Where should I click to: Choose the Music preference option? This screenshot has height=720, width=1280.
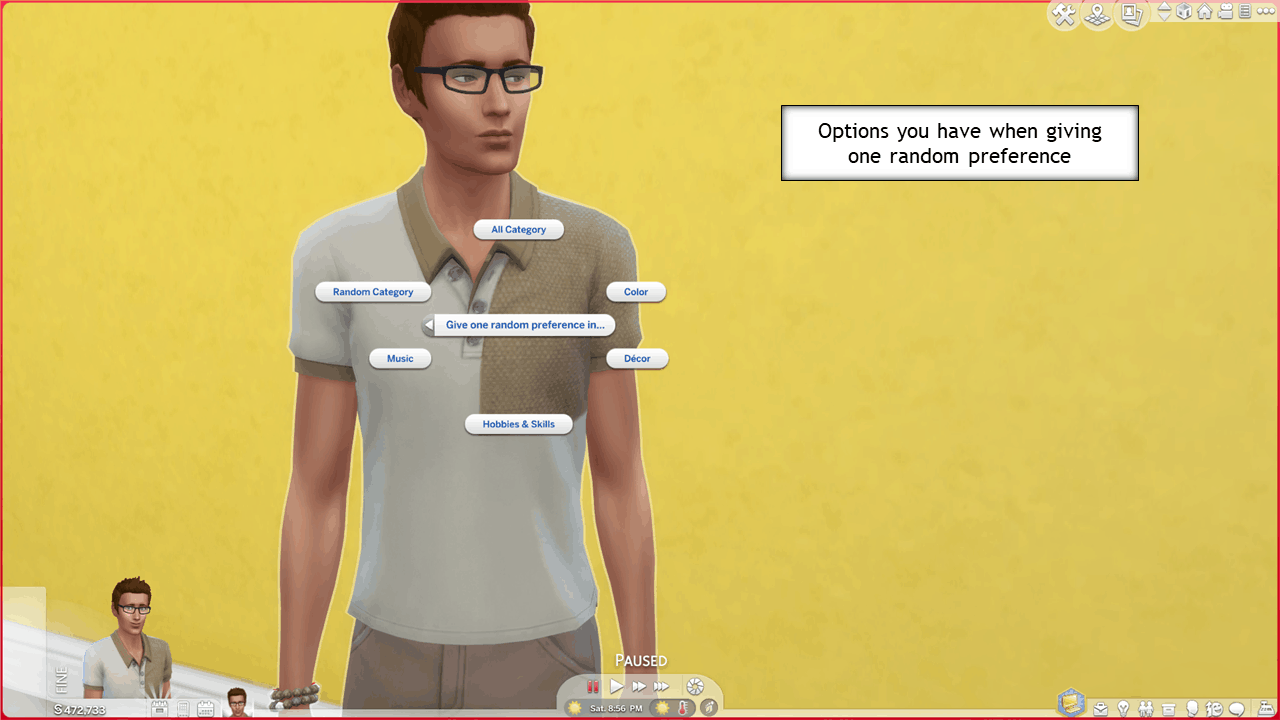tap(400, 358)
